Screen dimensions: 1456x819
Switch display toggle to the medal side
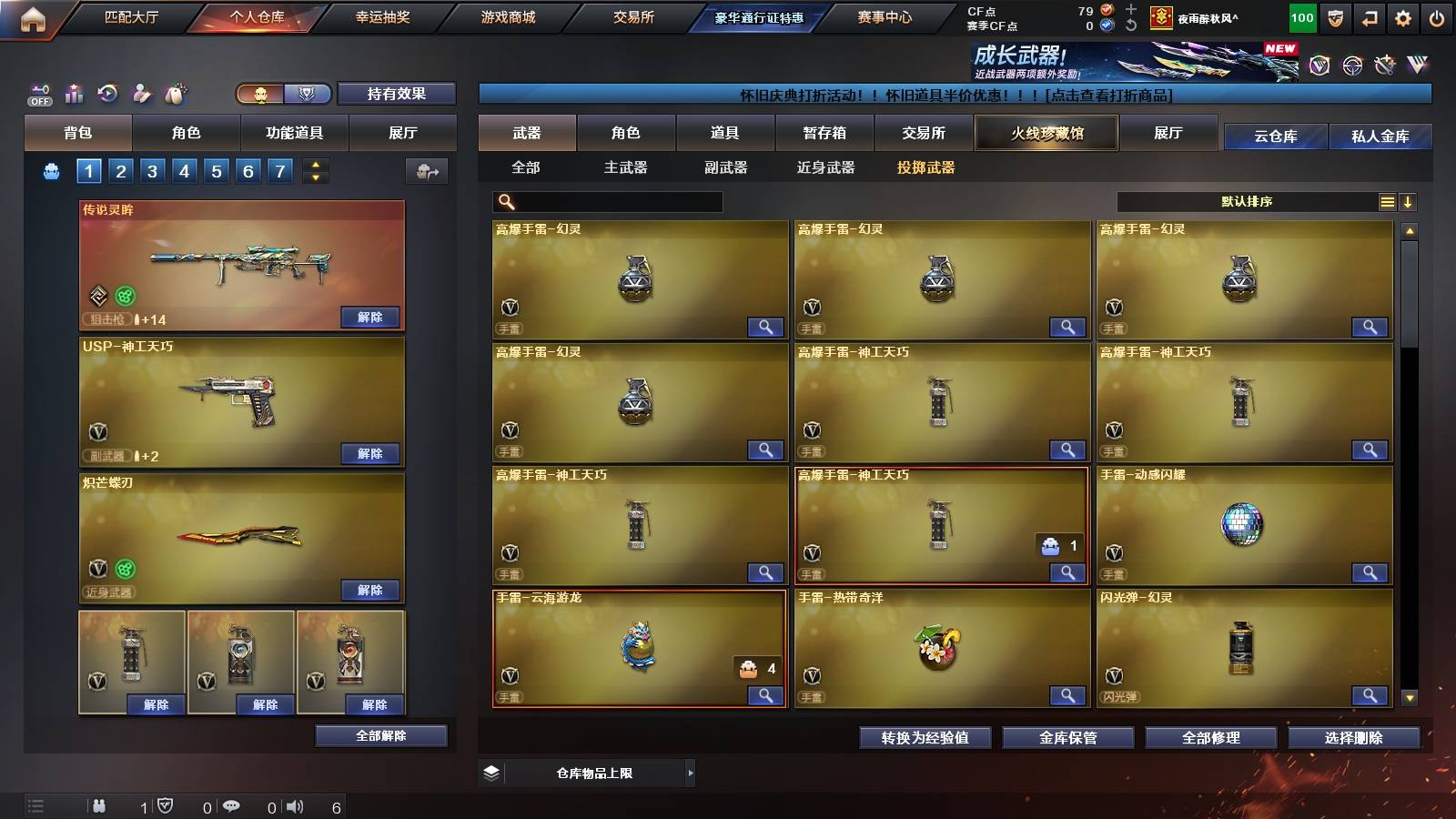(x=308, y=94)
